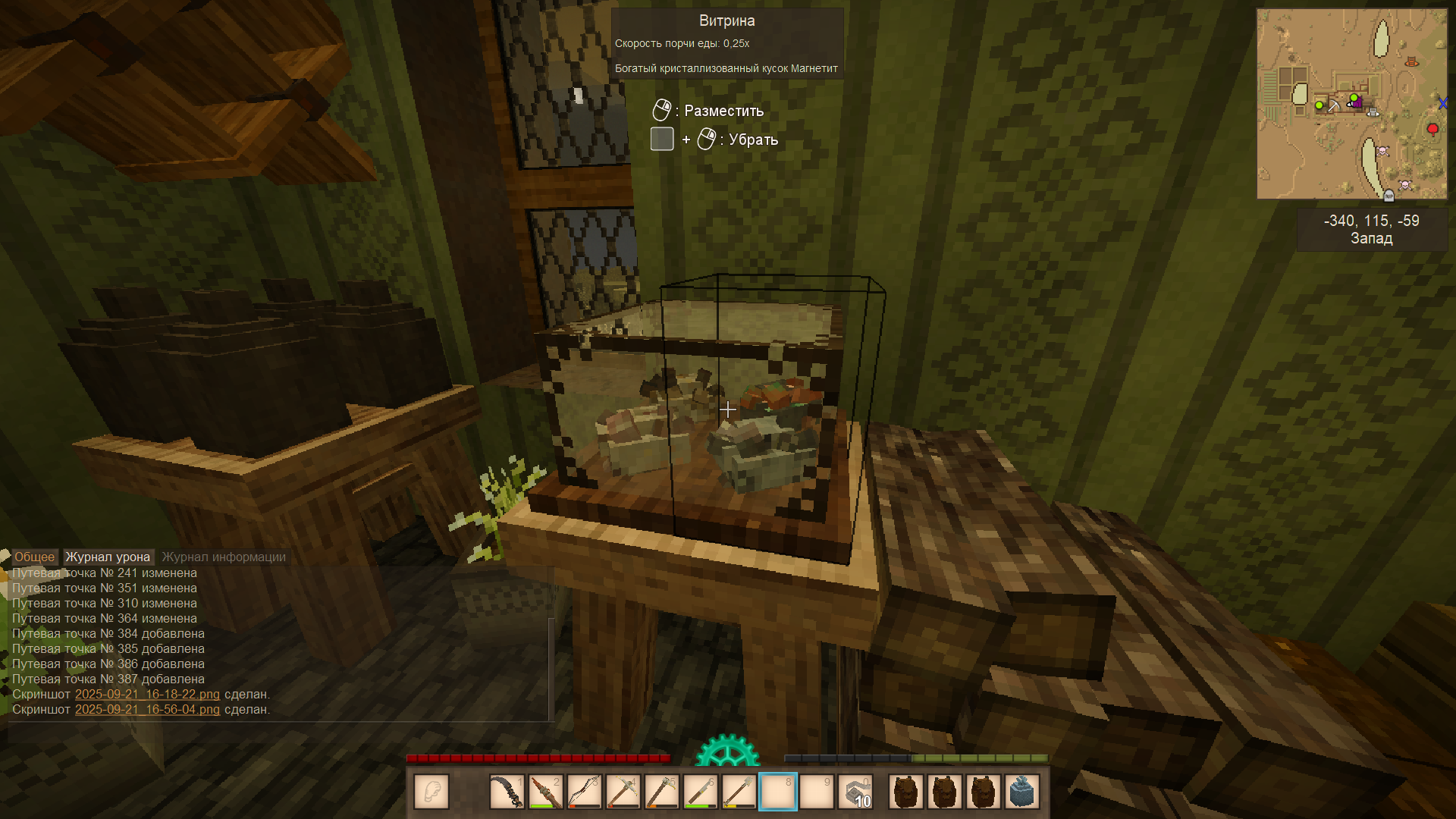The height and width of the screenshot is (819, 1456).
Task: Select the curved blade in hotbar slot 1
Action: [507, 792]
